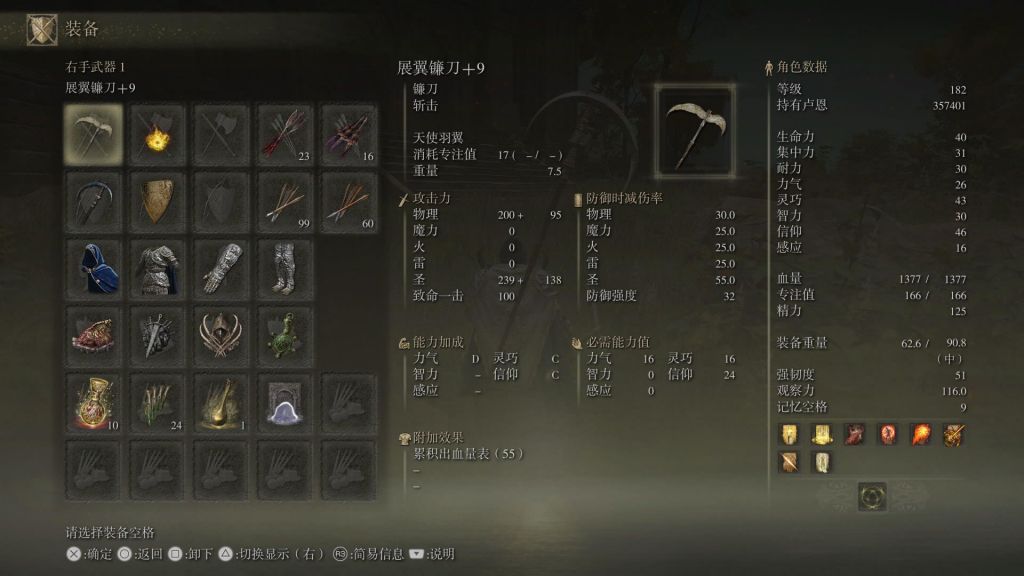Pick the bolt slot showing 16
The image size is (1024, 576).
click(x=349, y=135)
